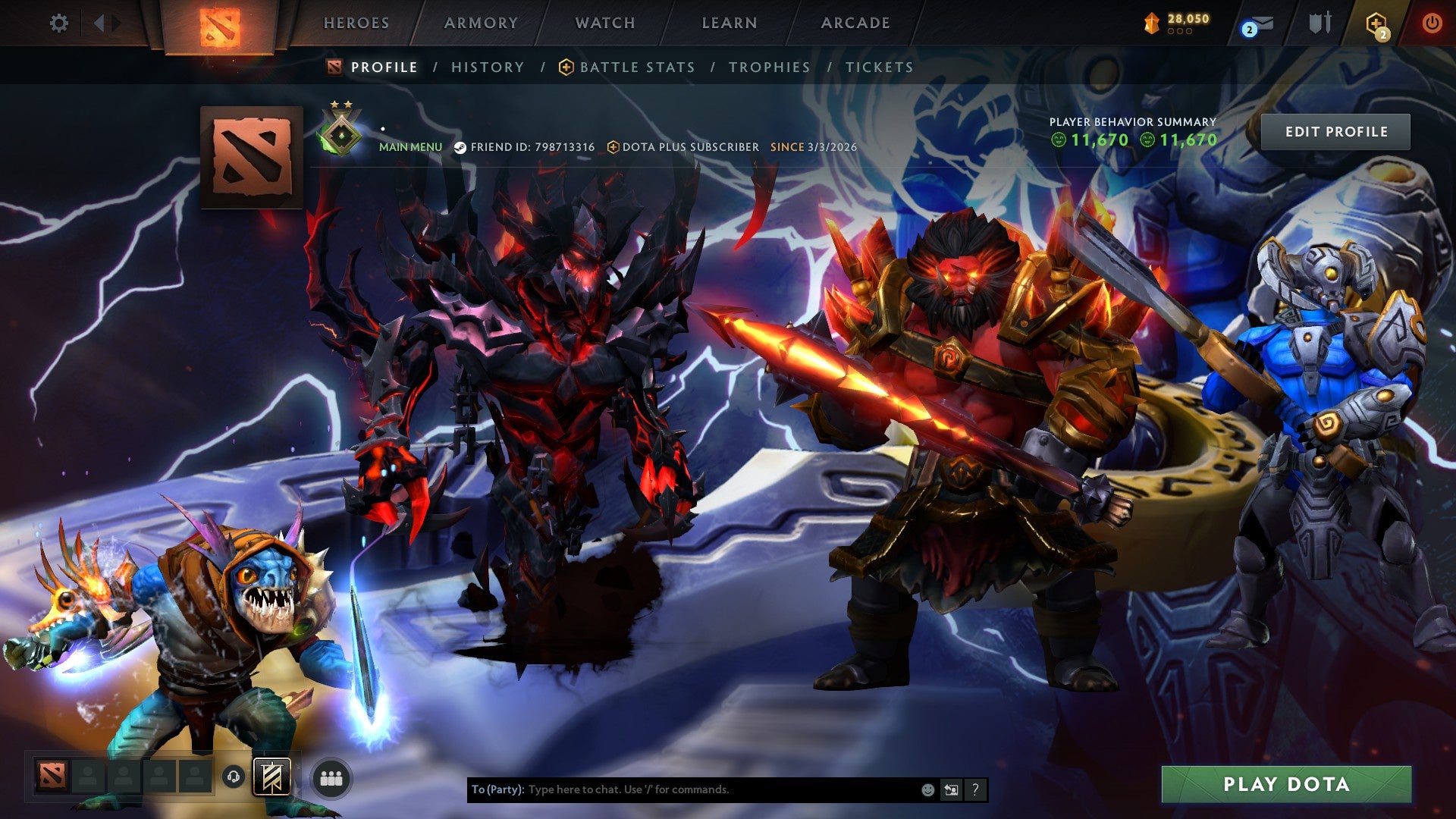Click the friends list people icon
This screenshot has width=1456, height=819.
pyautogui.click(x=331, y=777)
